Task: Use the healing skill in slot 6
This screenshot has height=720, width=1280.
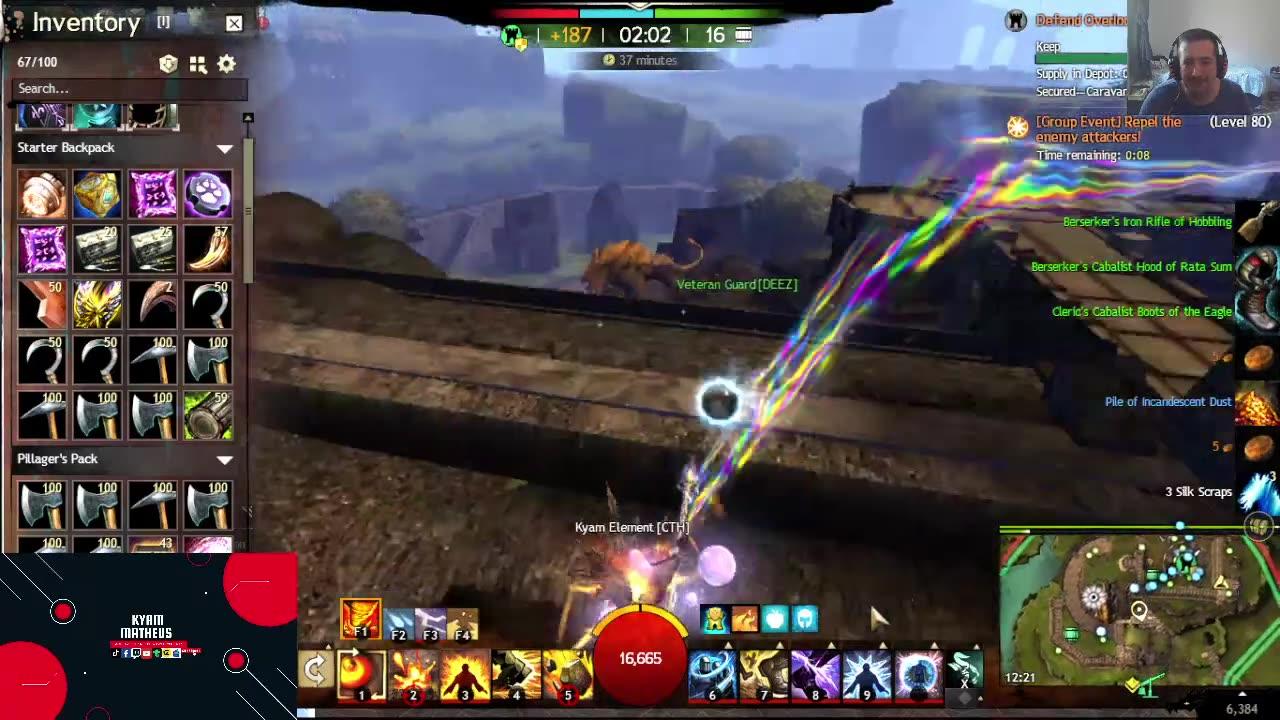Action: (711, 676)
